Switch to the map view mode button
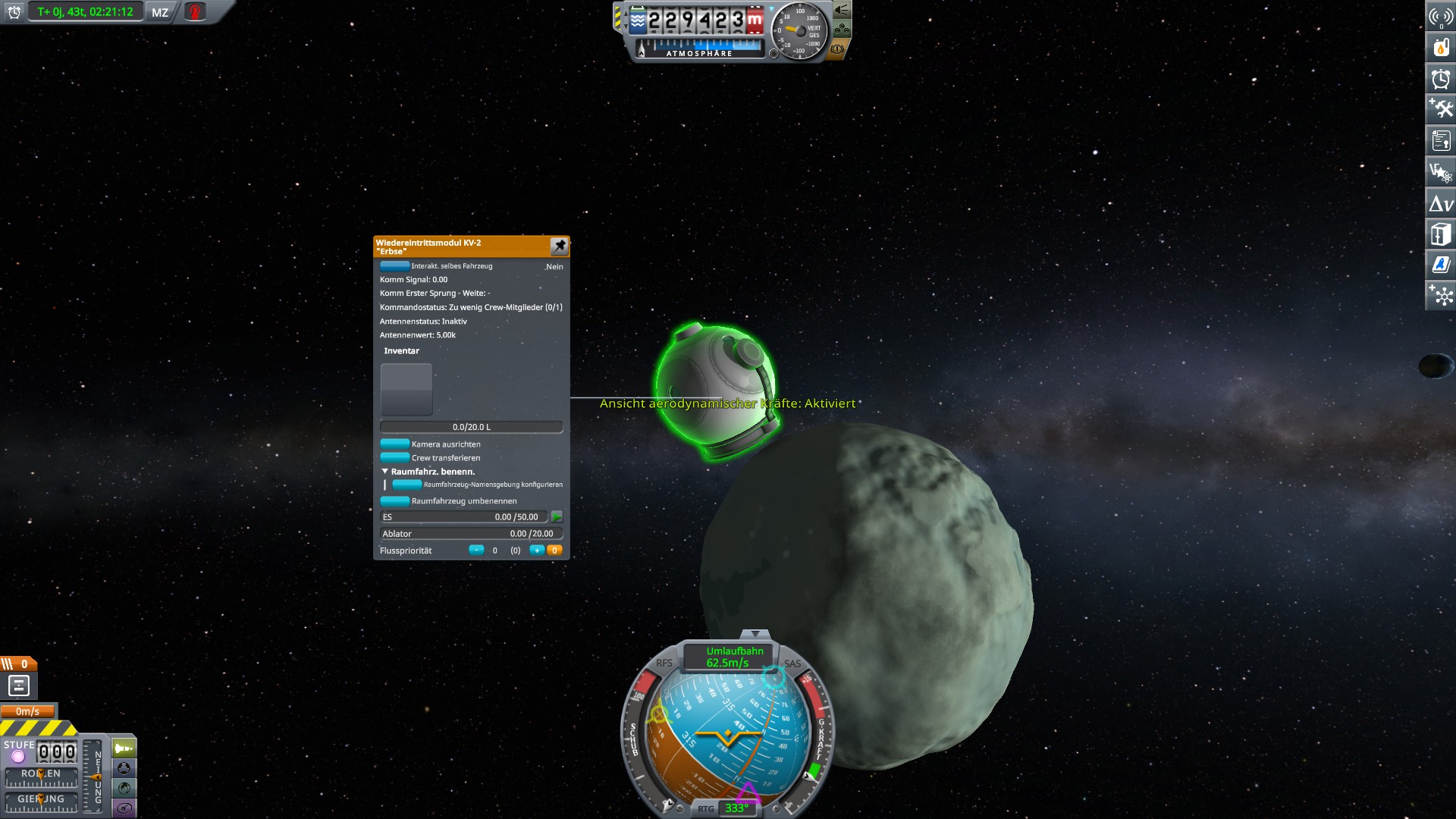Screen dimensions: 1456x819 point(125,788)
